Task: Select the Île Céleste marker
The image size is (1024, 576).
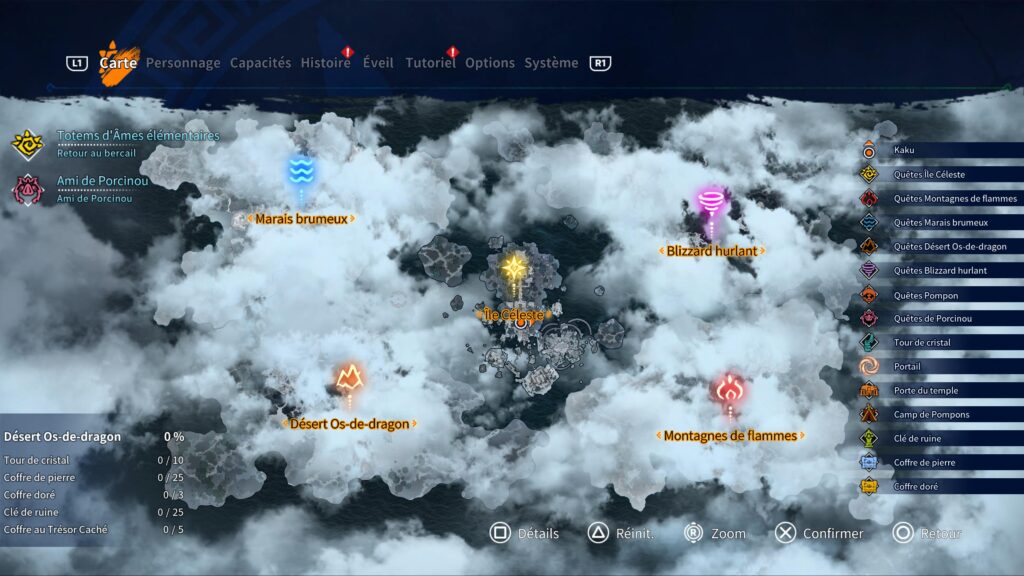Action: click(x=514, y=269)
